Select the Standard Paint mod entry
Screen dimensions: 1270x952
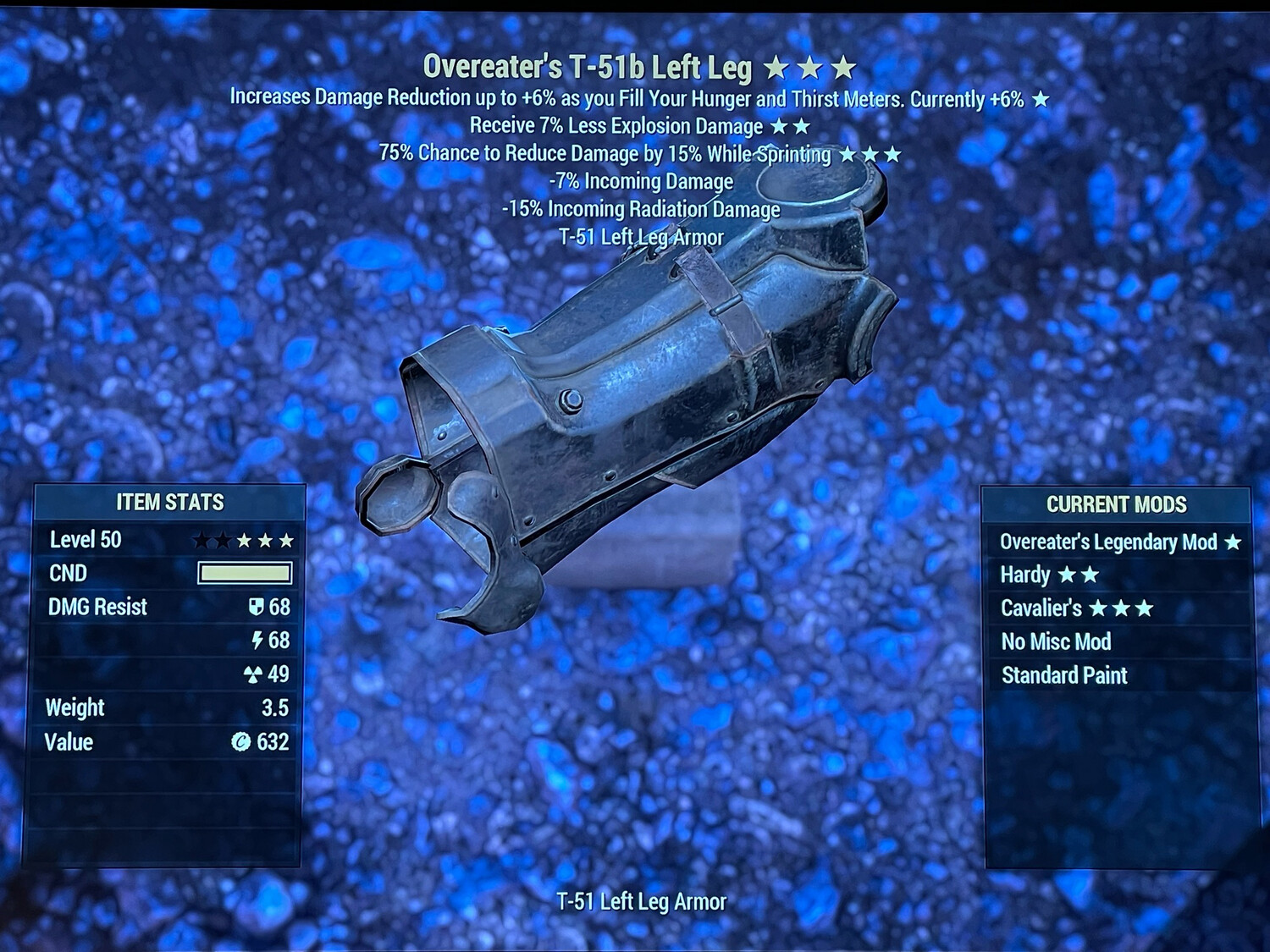click(1064, 676)
